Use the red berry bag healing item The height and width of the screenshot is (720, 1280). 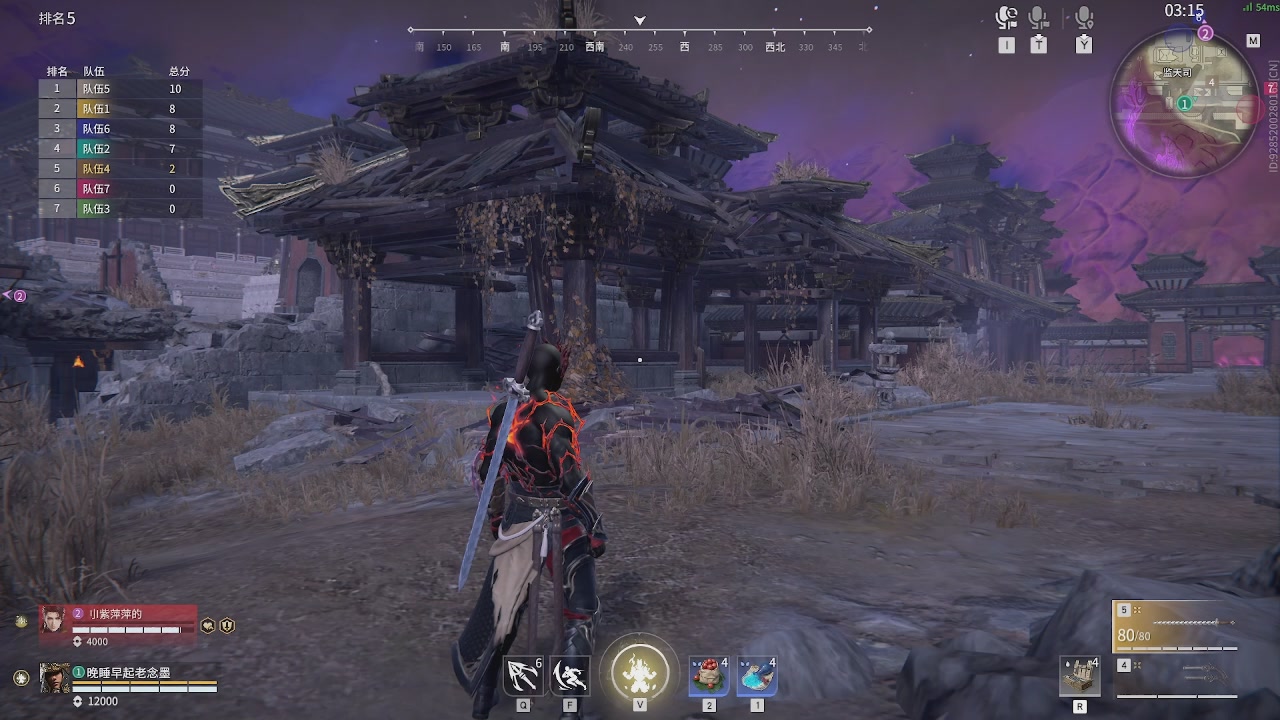coord(709,676)
